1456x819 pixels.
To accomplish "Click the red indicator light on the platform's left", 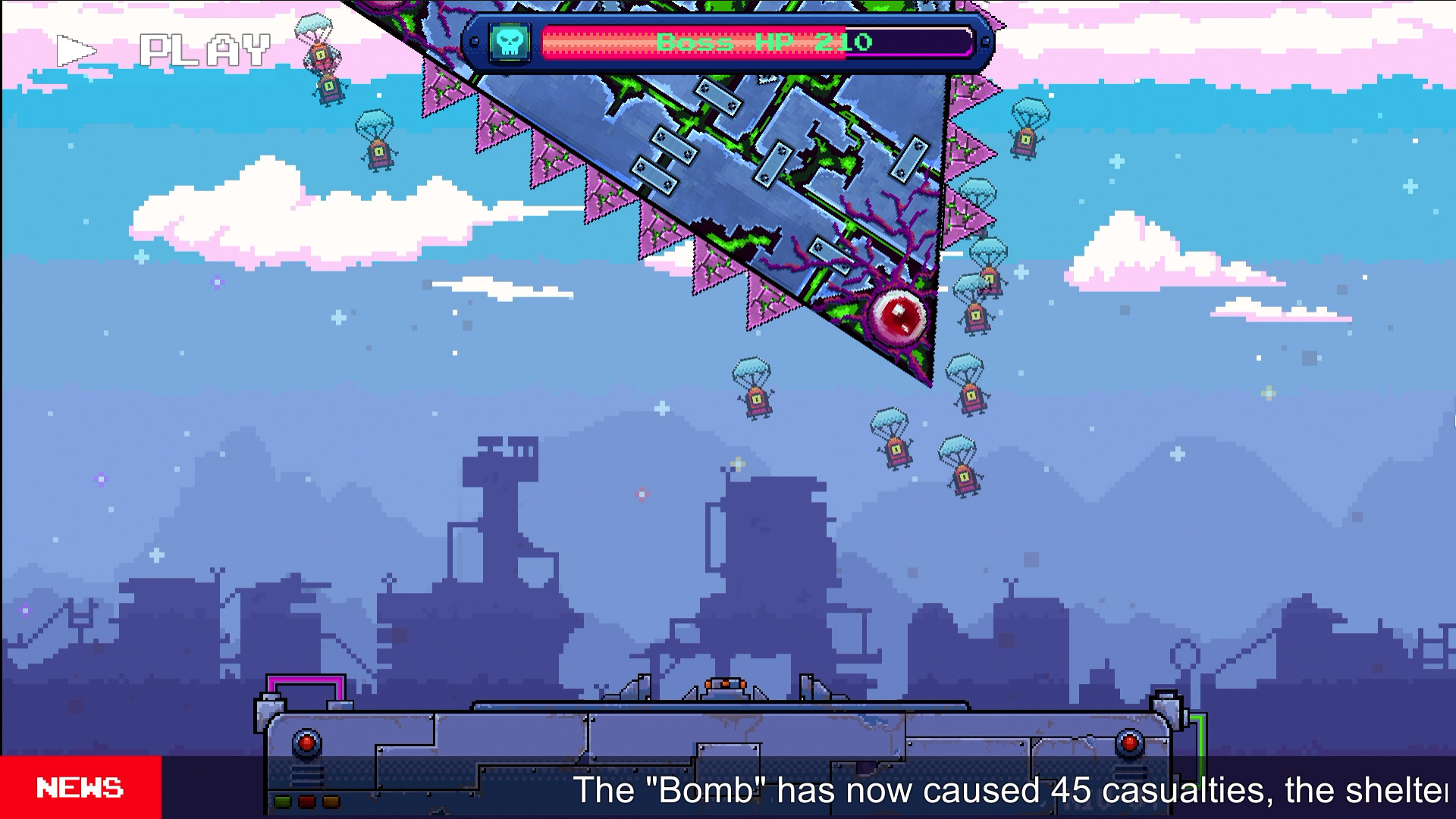I will 306,744.
